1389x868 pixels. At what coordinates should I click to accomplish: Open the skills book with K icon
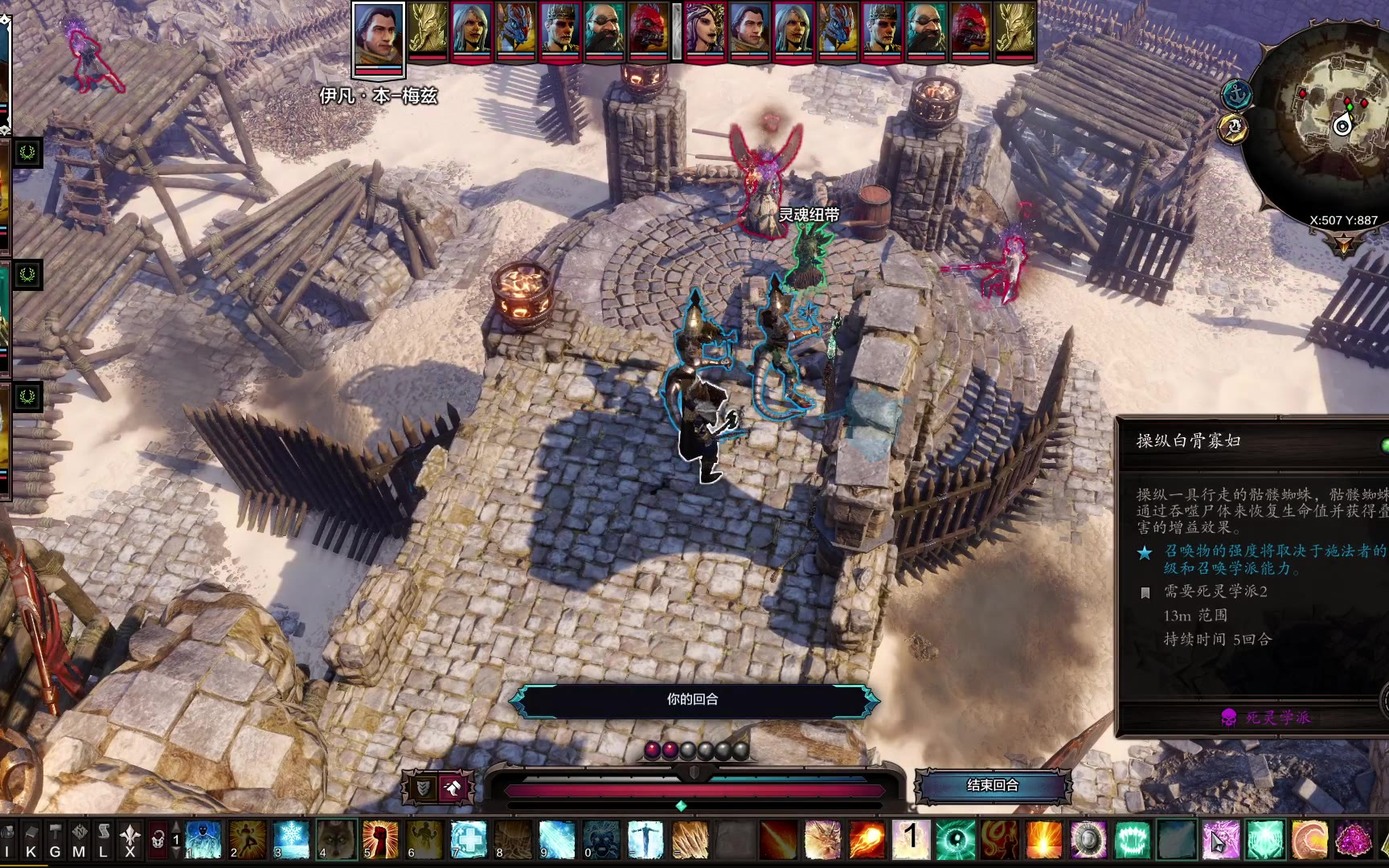point(31,841)
